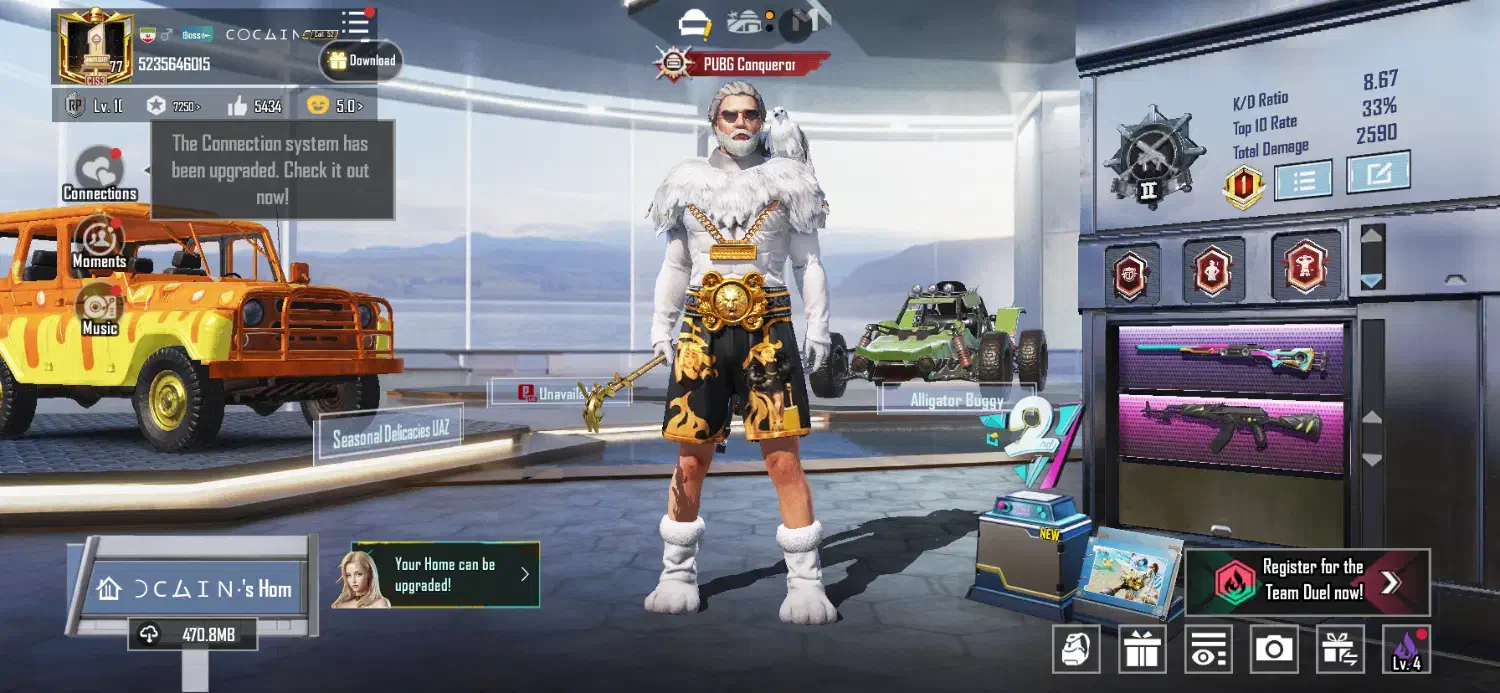Select the PUBG Conqueror title badge
The image size is (1500, 693).
[x=743, y=64]
